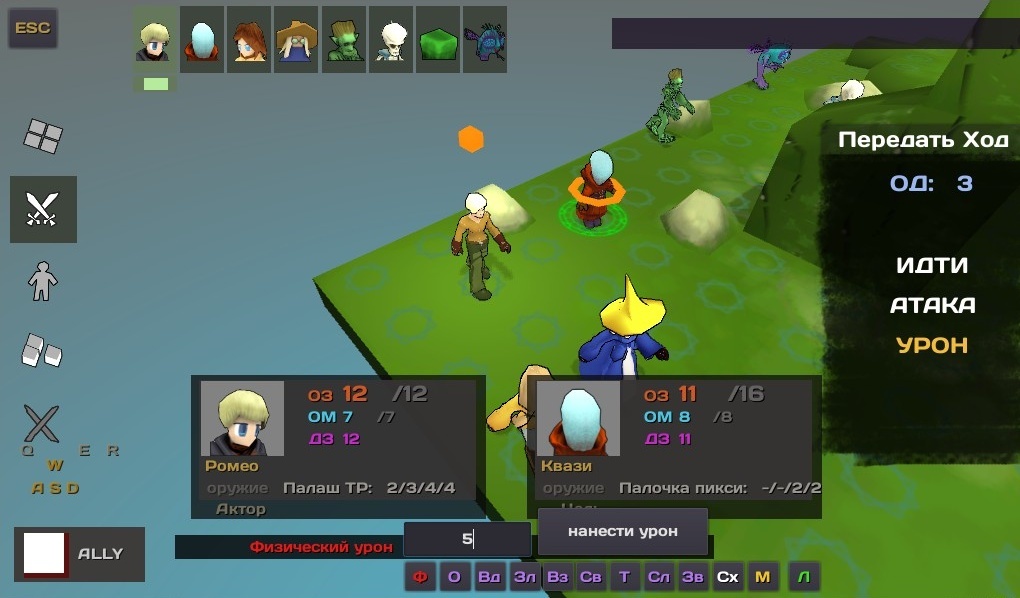Select the skeleton portrait in turn order
The height and width of the screenshot is (598, 1020).
pyautogui.click(x=391, y=39)
